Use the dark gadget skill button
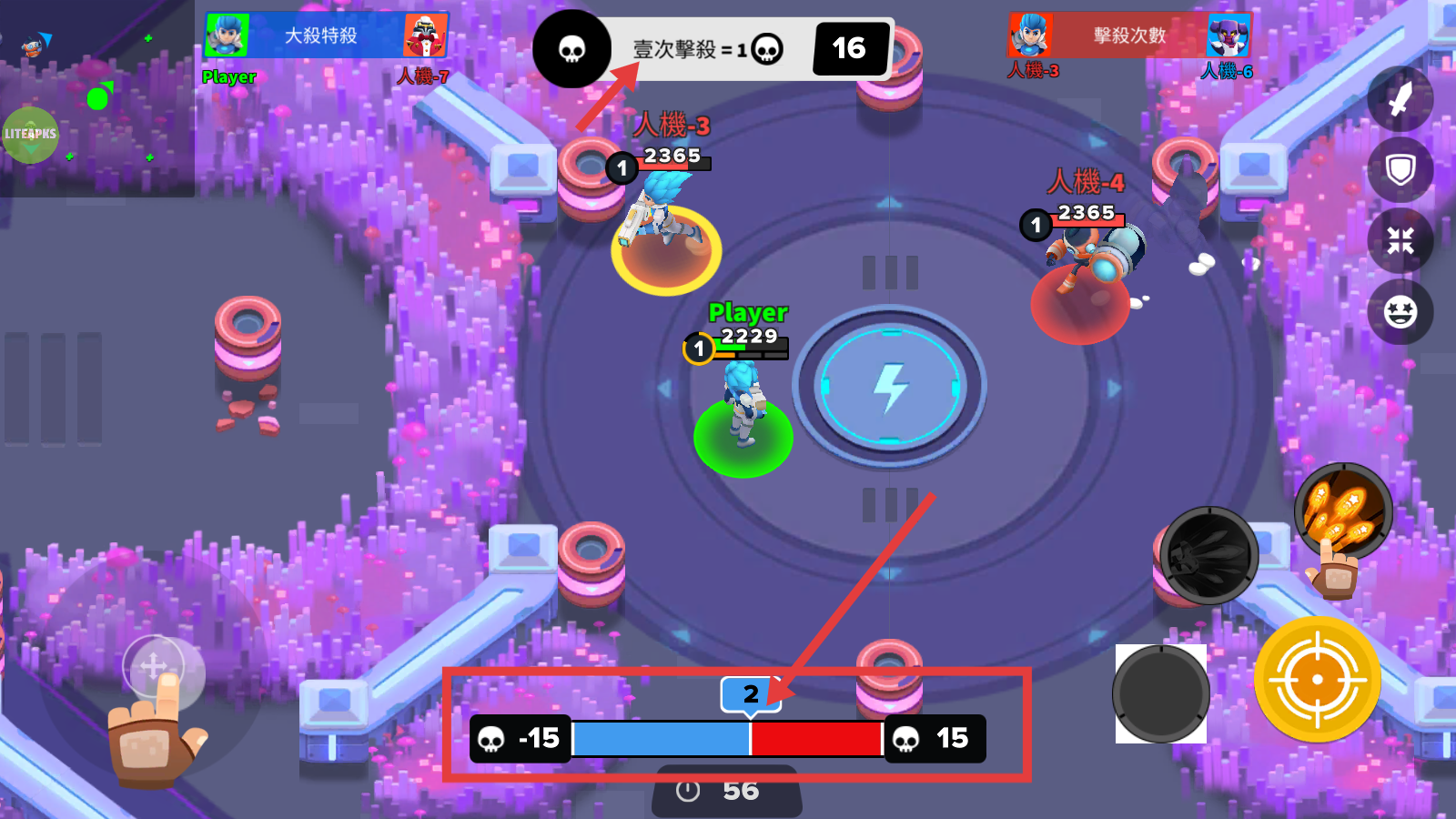 [1209, 555]
